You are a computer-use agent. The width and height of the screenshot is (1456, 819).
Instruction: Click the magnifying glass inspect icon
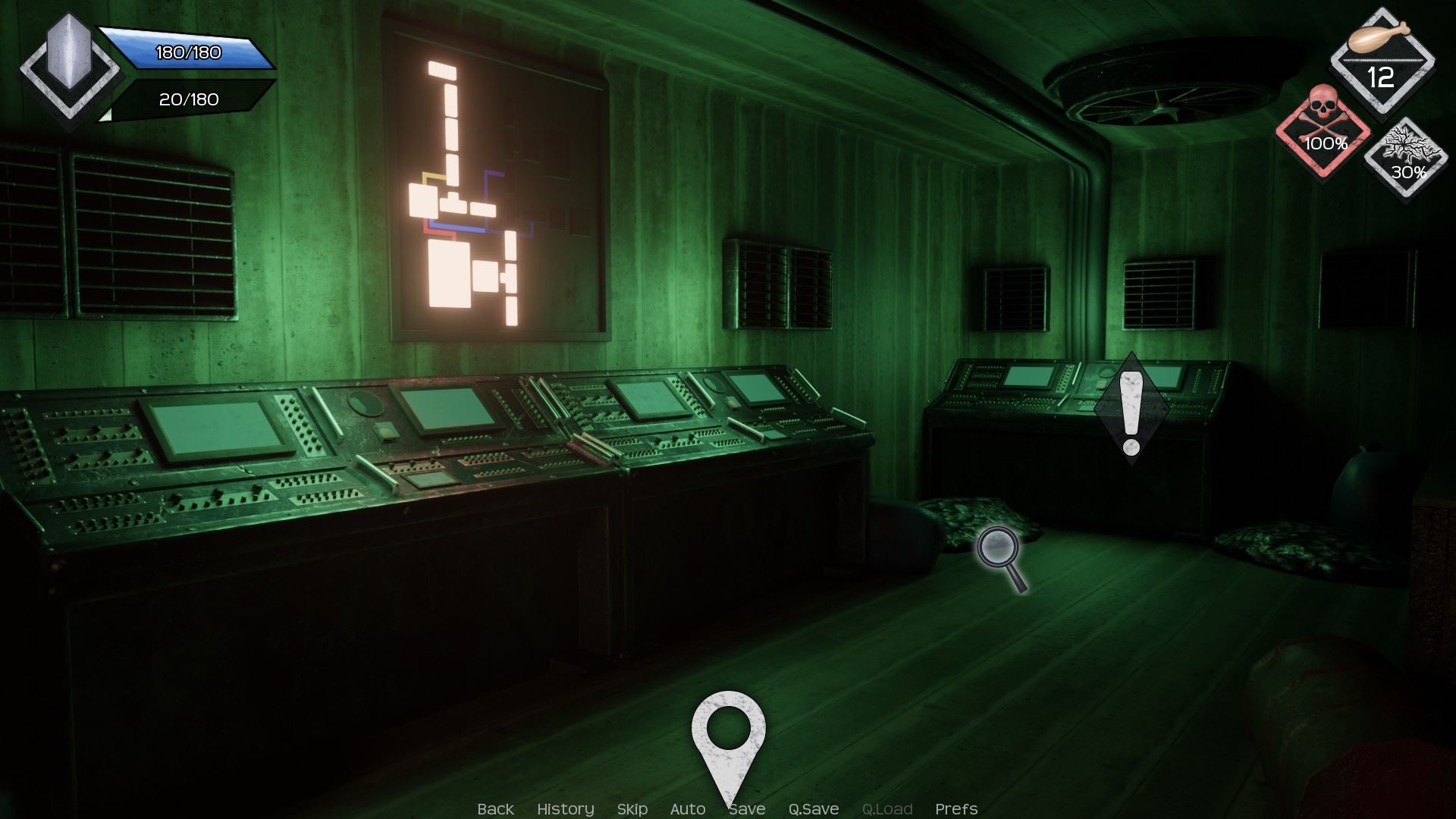click(1001, 557)
